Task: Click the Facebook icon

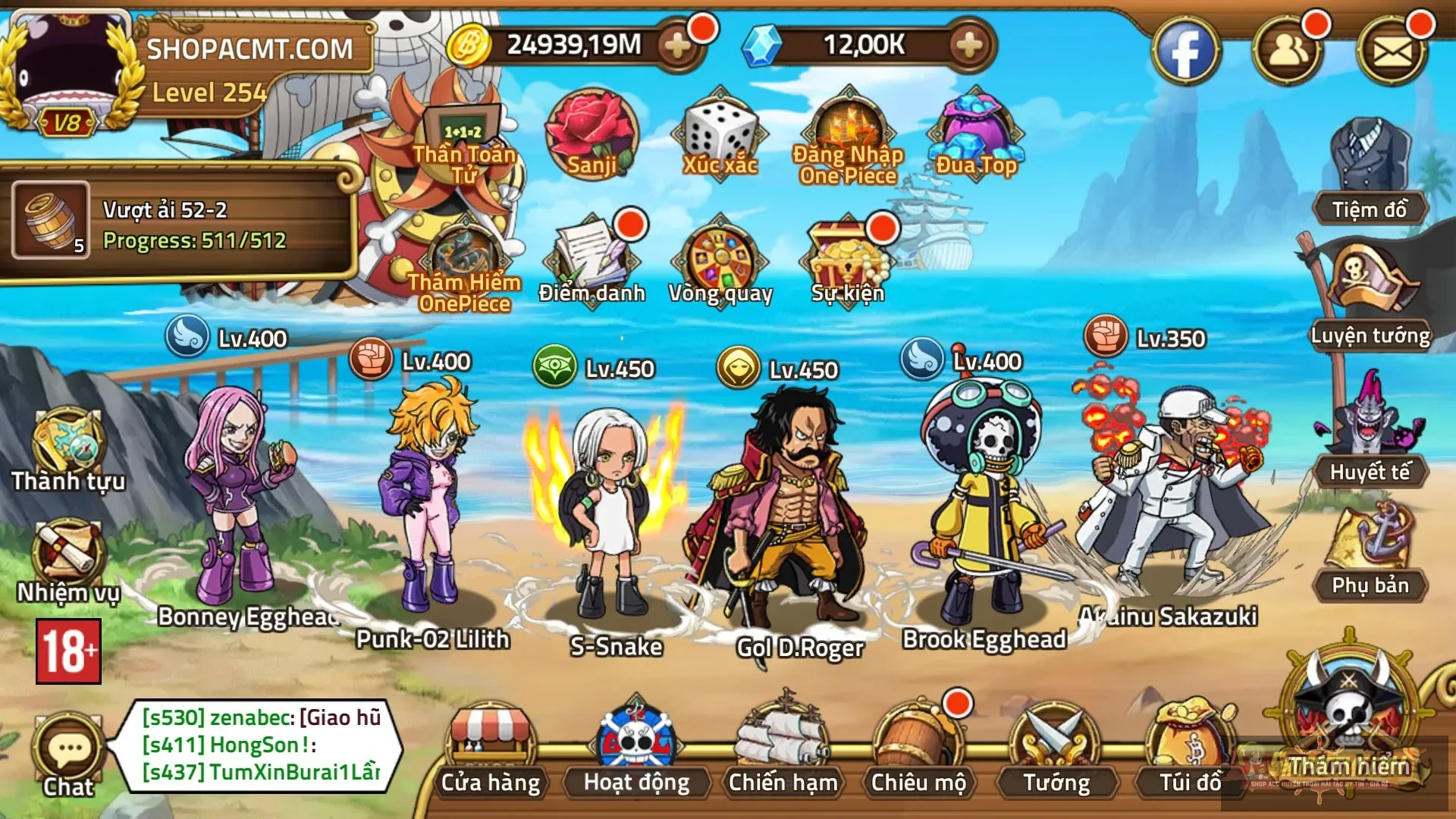Action: (x=1185, y=51)
